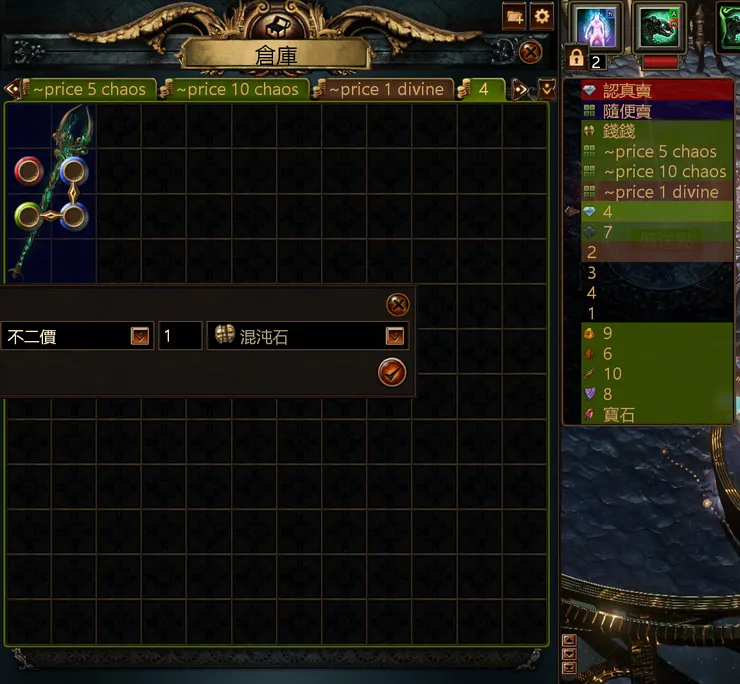This screenshot has height=684, width=740.
Task: Close the 倉庫 stash window
Action: tap(531, 51)
